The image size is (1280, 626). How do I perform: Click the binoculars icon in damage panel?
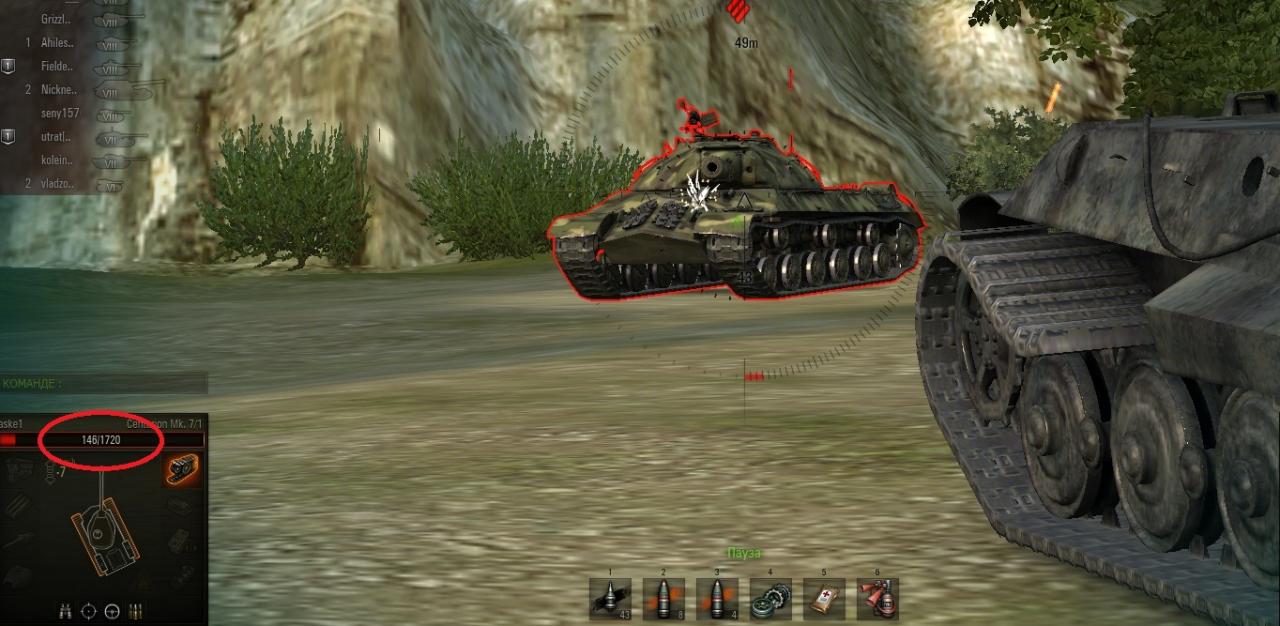(x=66, y=610)
